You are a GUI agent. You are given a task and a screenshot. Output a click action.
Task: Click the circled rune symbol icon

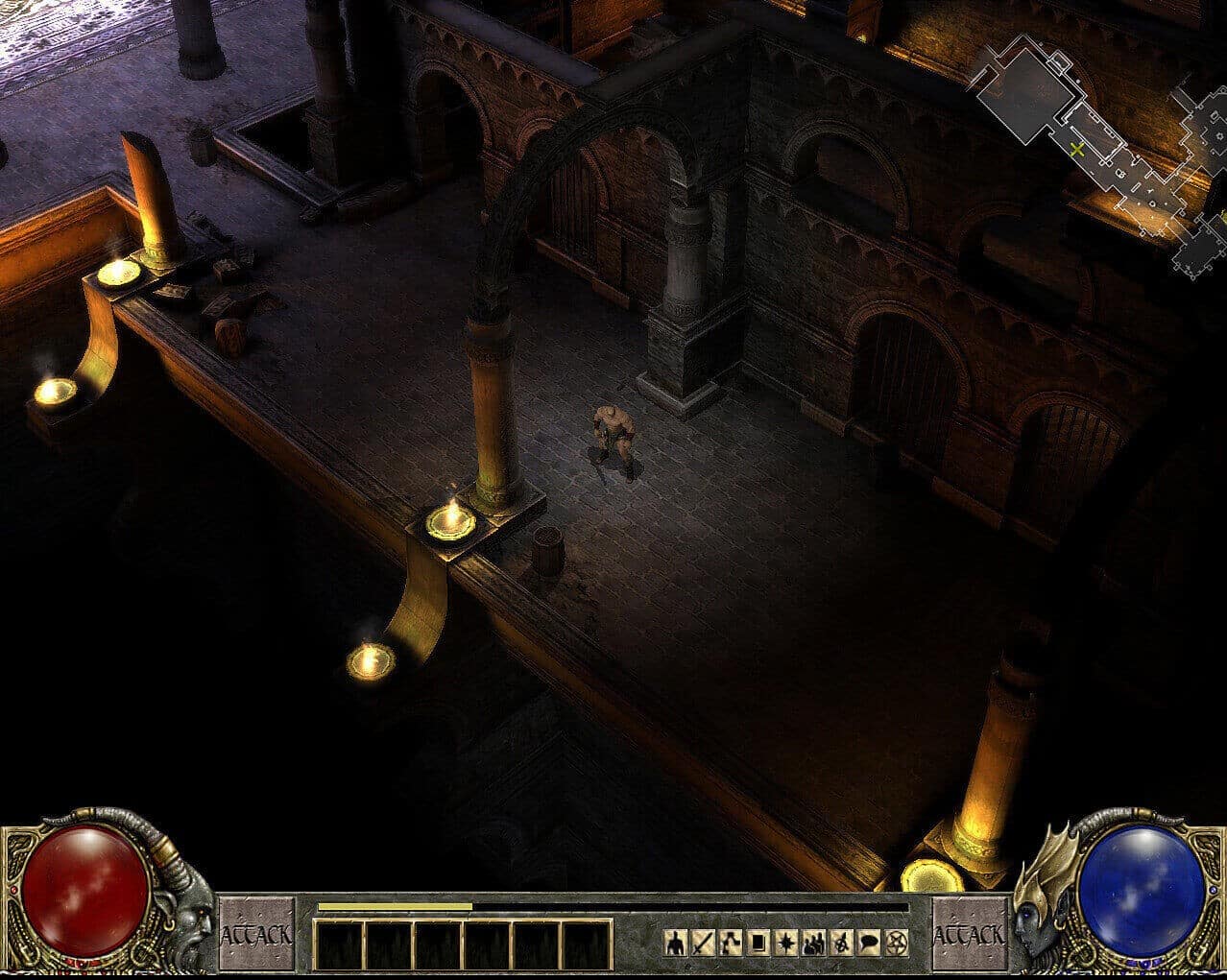click(x=841, y=943)
